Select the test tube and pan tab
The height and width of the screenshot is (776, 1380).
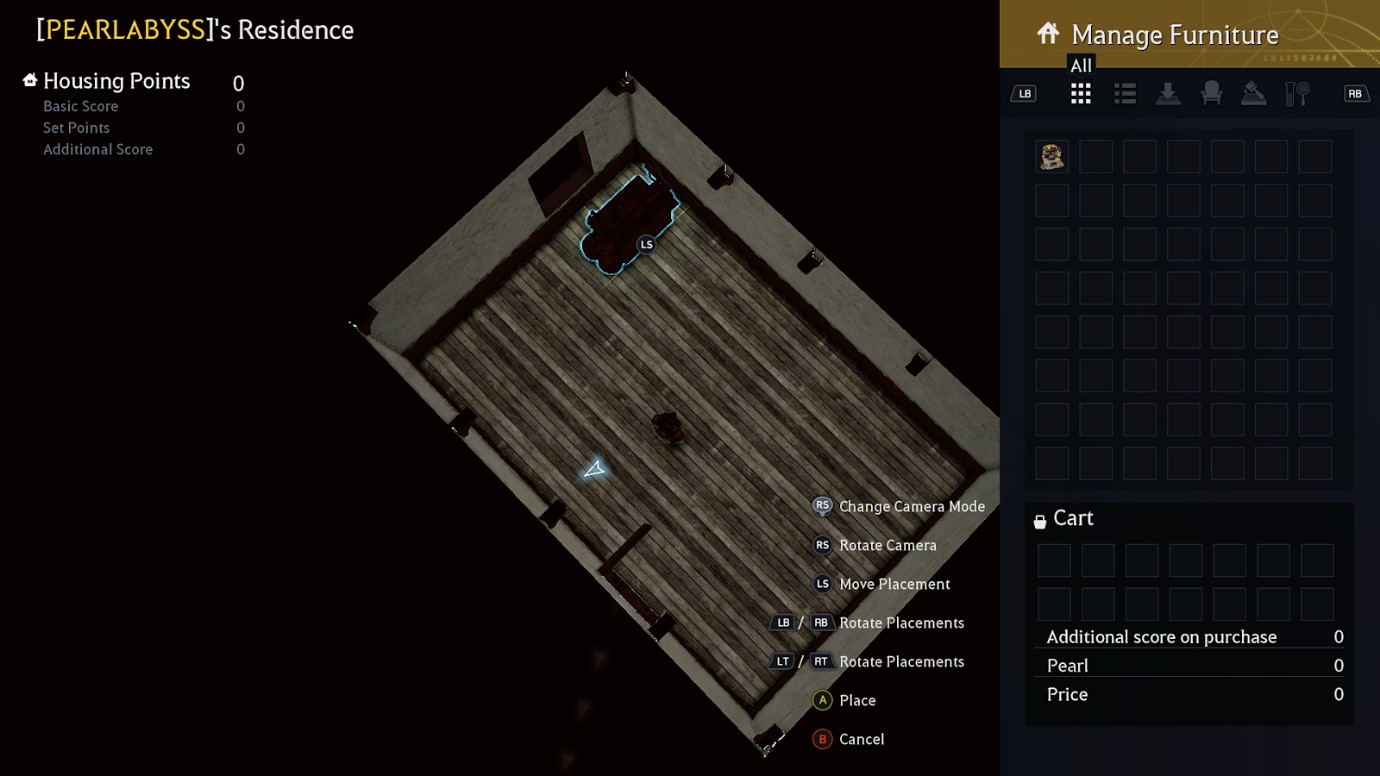[x=1297, y=94]
